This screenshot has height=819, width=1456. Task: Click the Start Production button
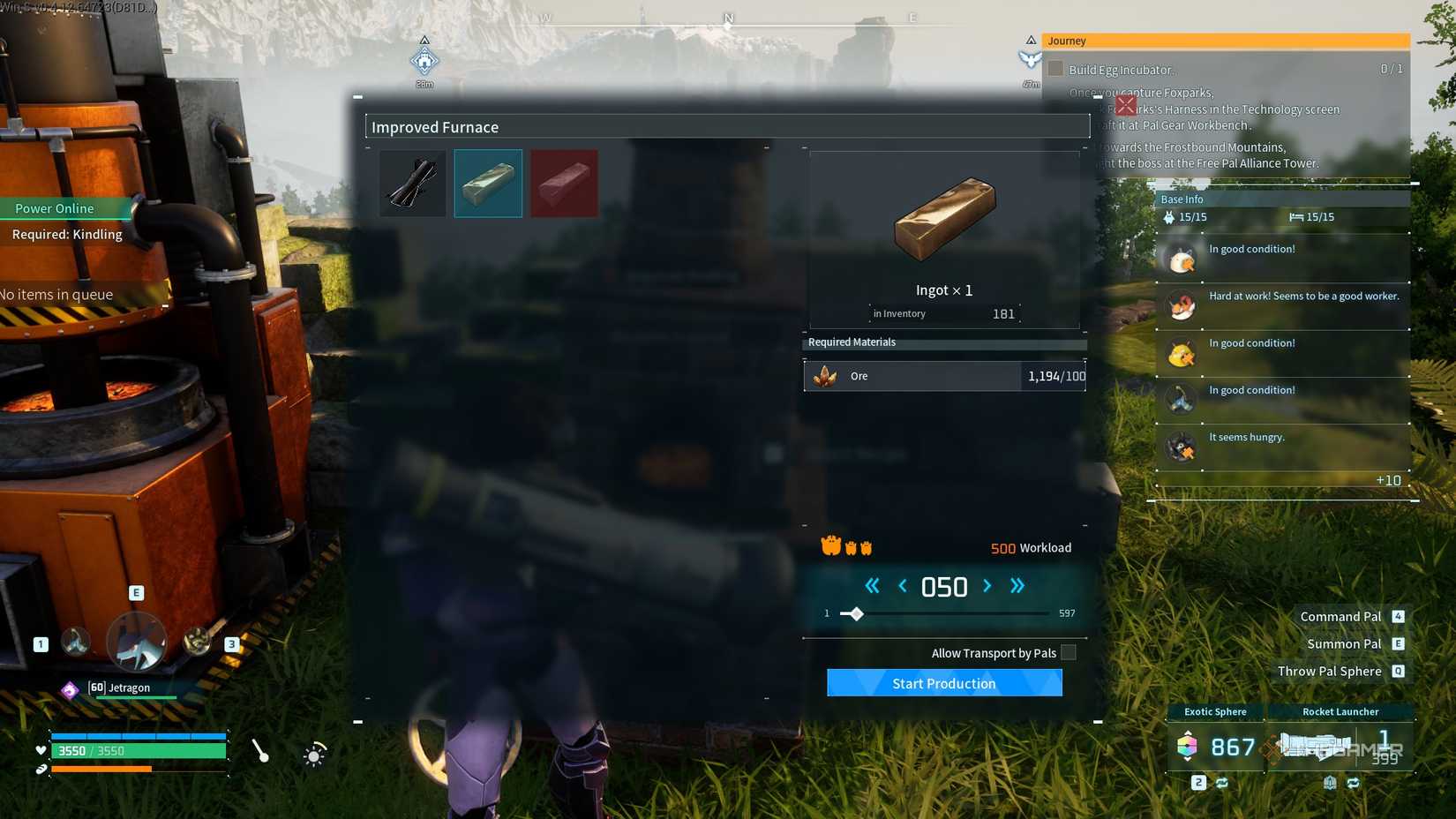coord(943,682)
